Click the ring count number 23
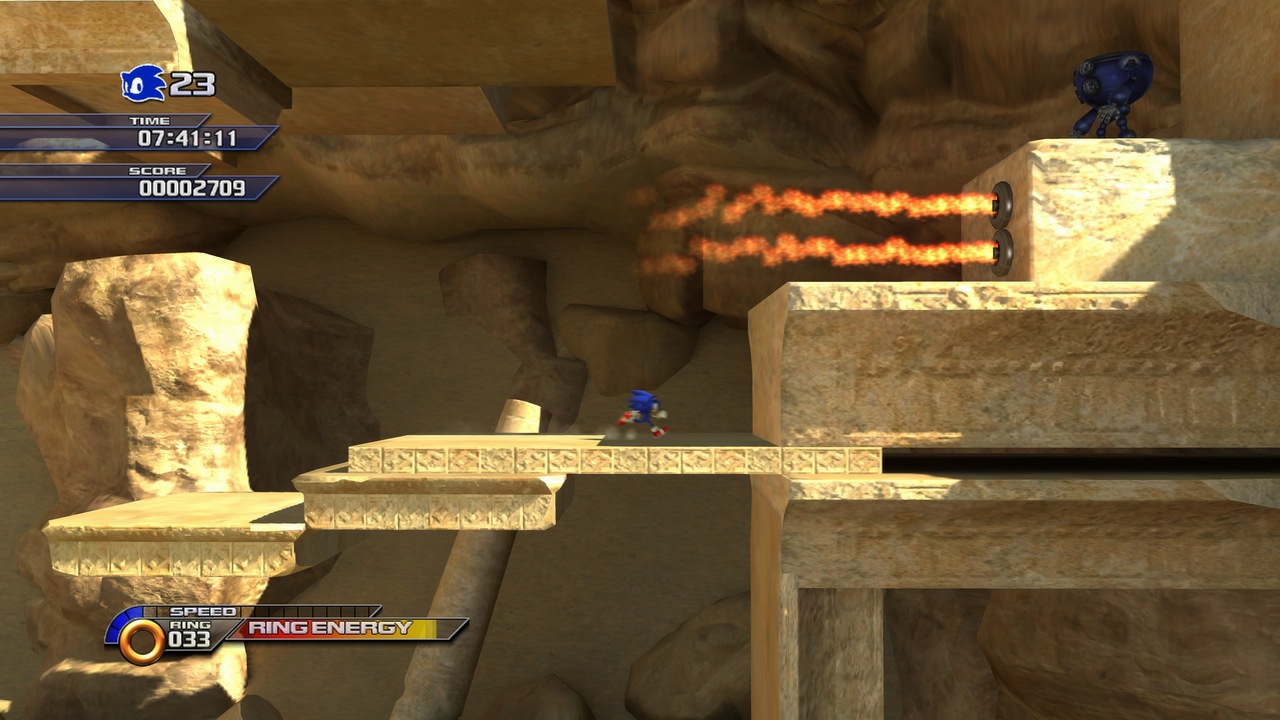Image resolution: width=1280 pixels, height=720 pixels. (190, 85)
